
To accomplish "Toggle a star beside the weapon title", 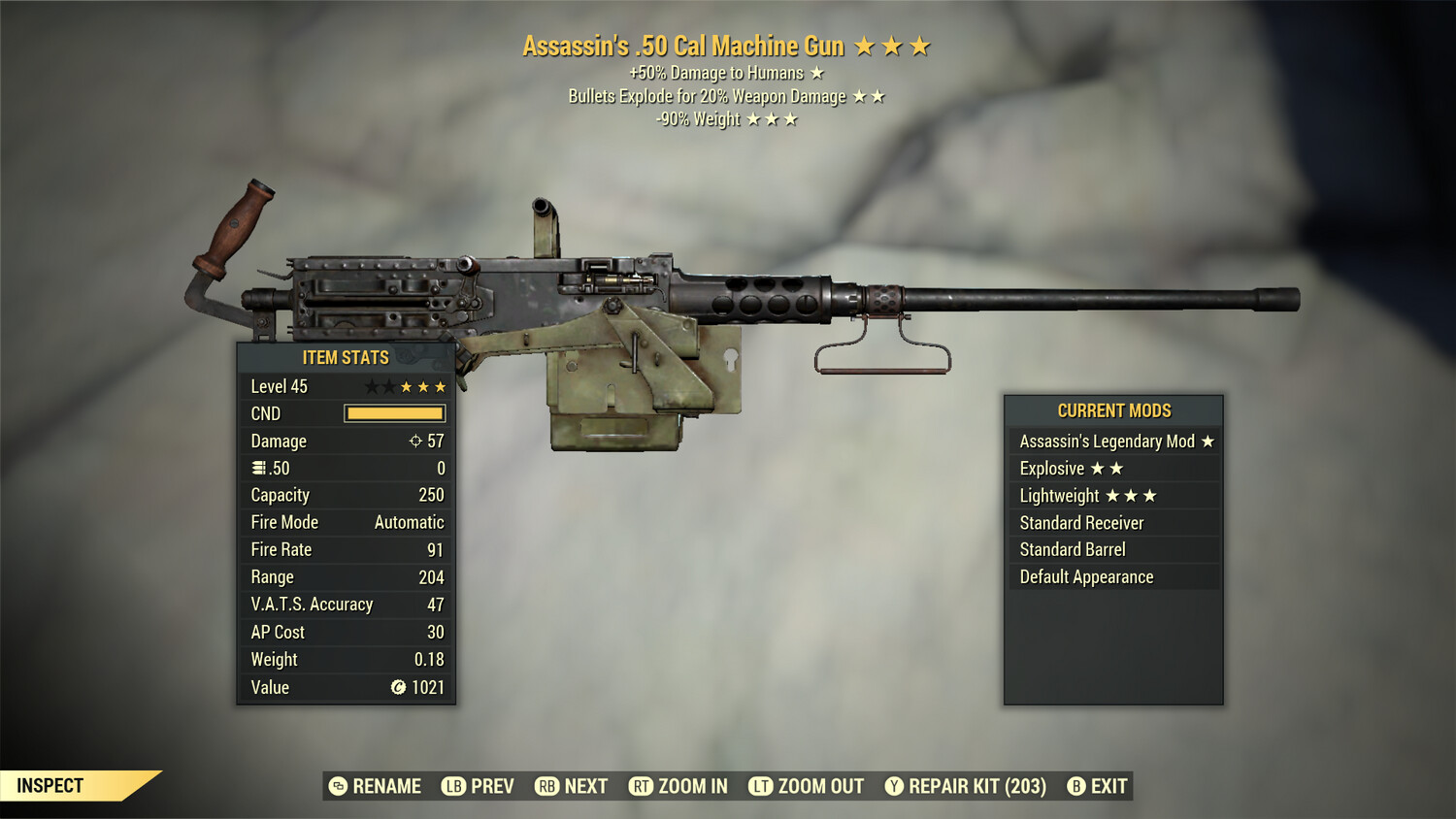I will pos(872,45).
